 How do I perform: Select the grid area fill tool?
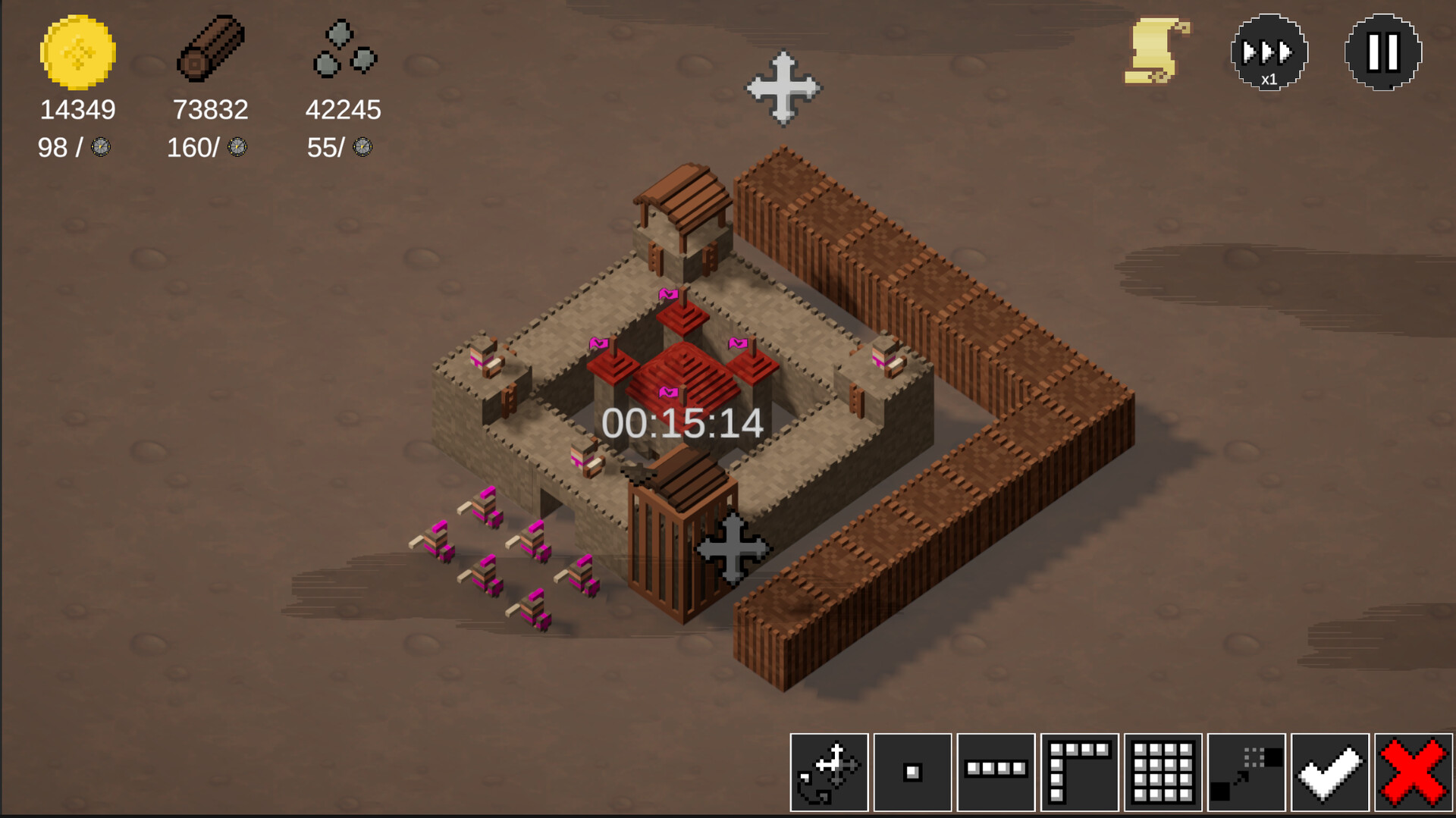pos(1163,773)
